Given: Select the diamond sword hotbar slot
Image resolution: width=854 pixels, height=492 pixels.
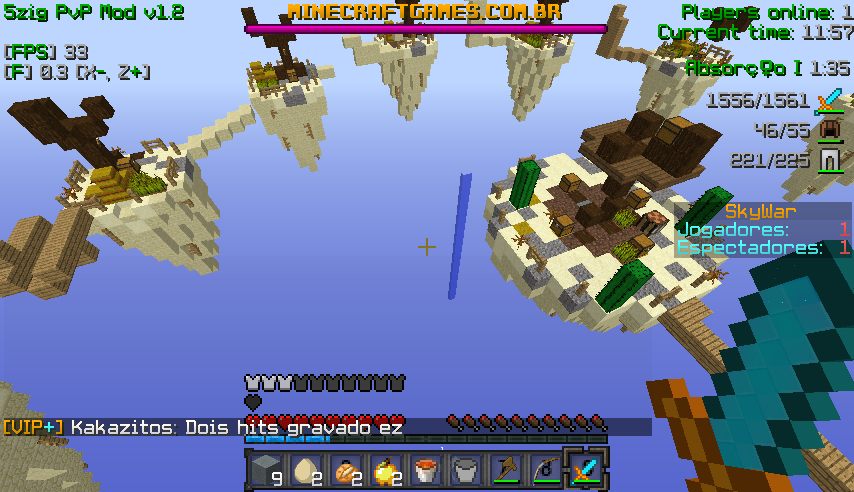Looking at the screenshot, I should pos(586,469).
